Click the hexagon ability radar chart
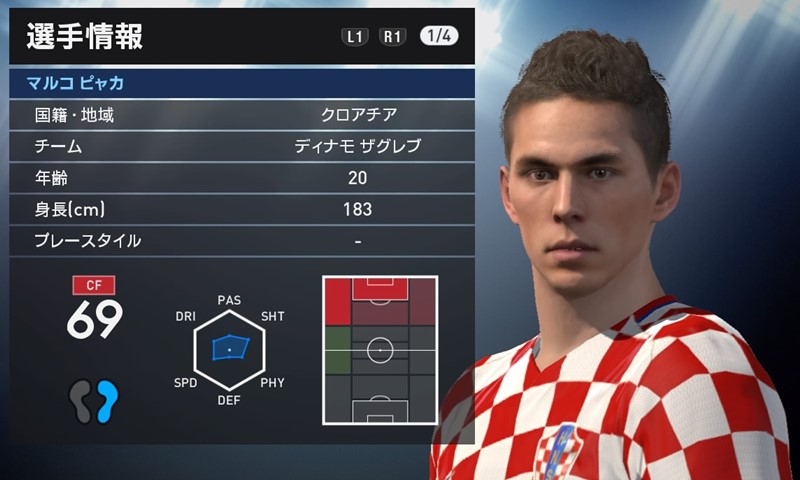The height and width of the screenshot is (480, 800). 229,348
